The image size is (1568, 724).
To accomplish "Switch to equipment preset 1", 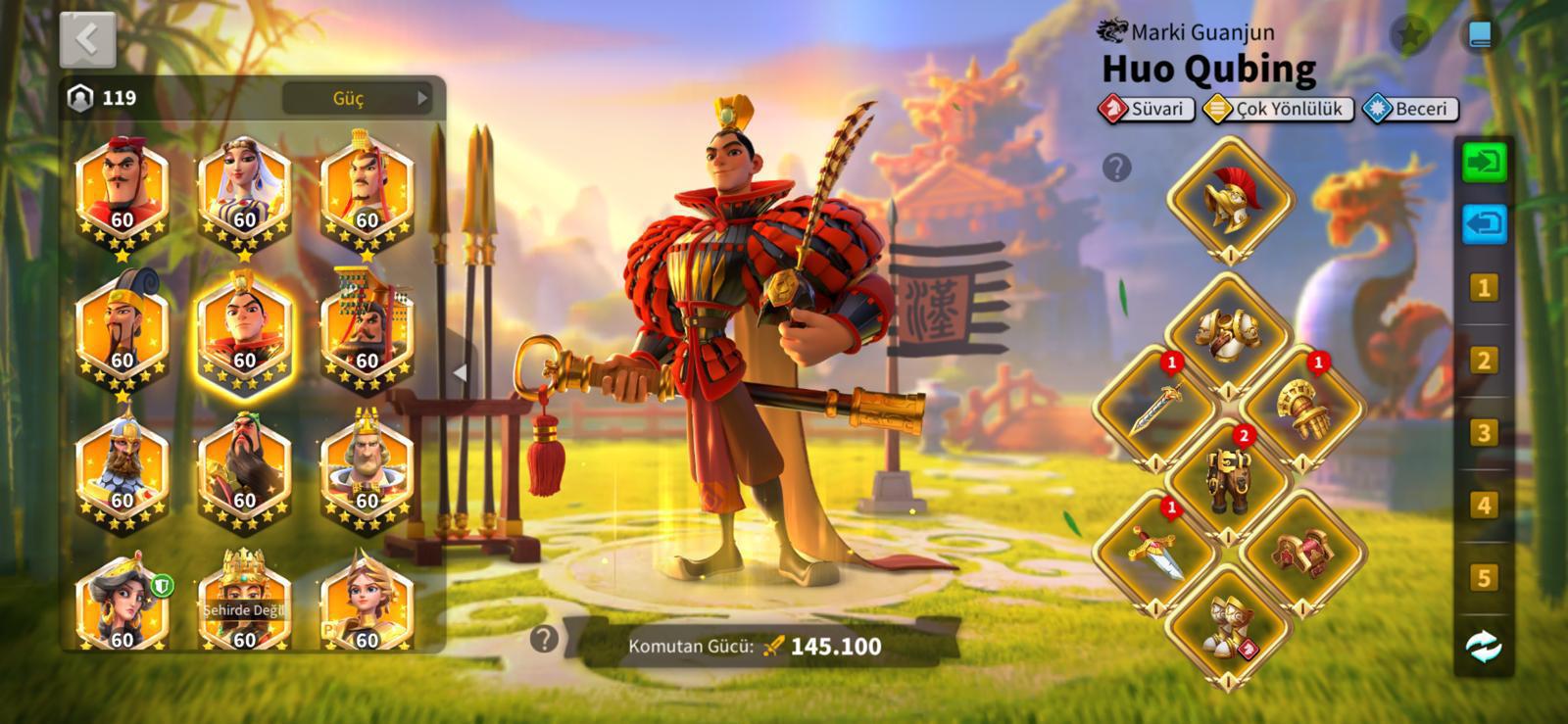I will pyautogui.click(x=1484, y=288).
